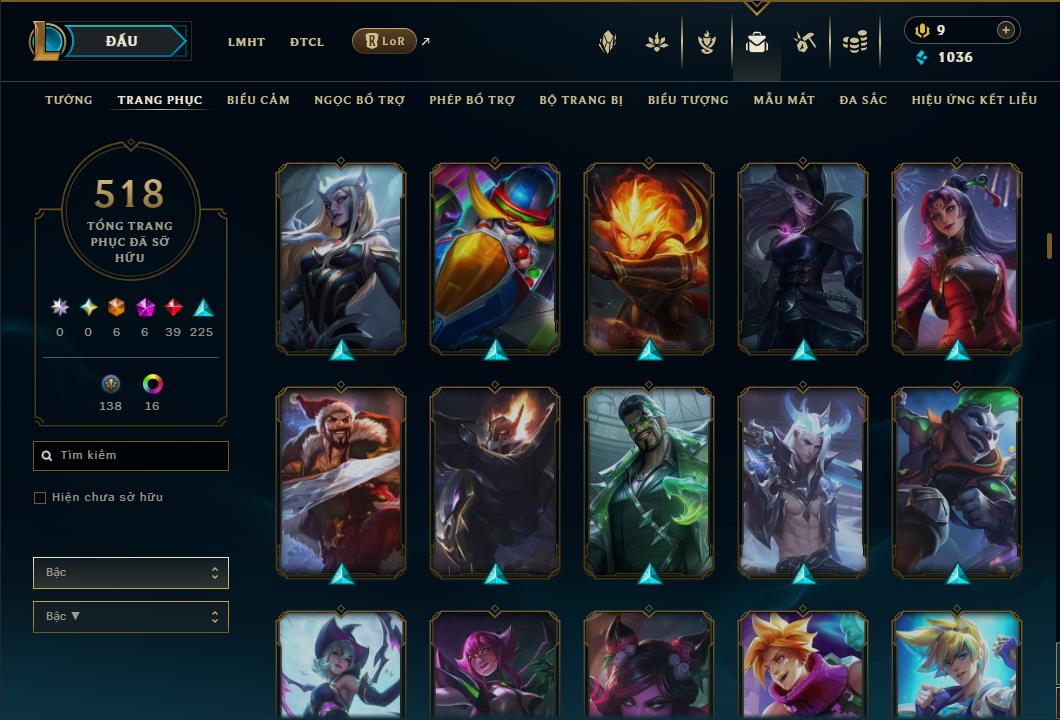Select the ĐA SẮC chromas tab
The height and width of the screenshot is (720, 1060).
click(x=863, y=100)
